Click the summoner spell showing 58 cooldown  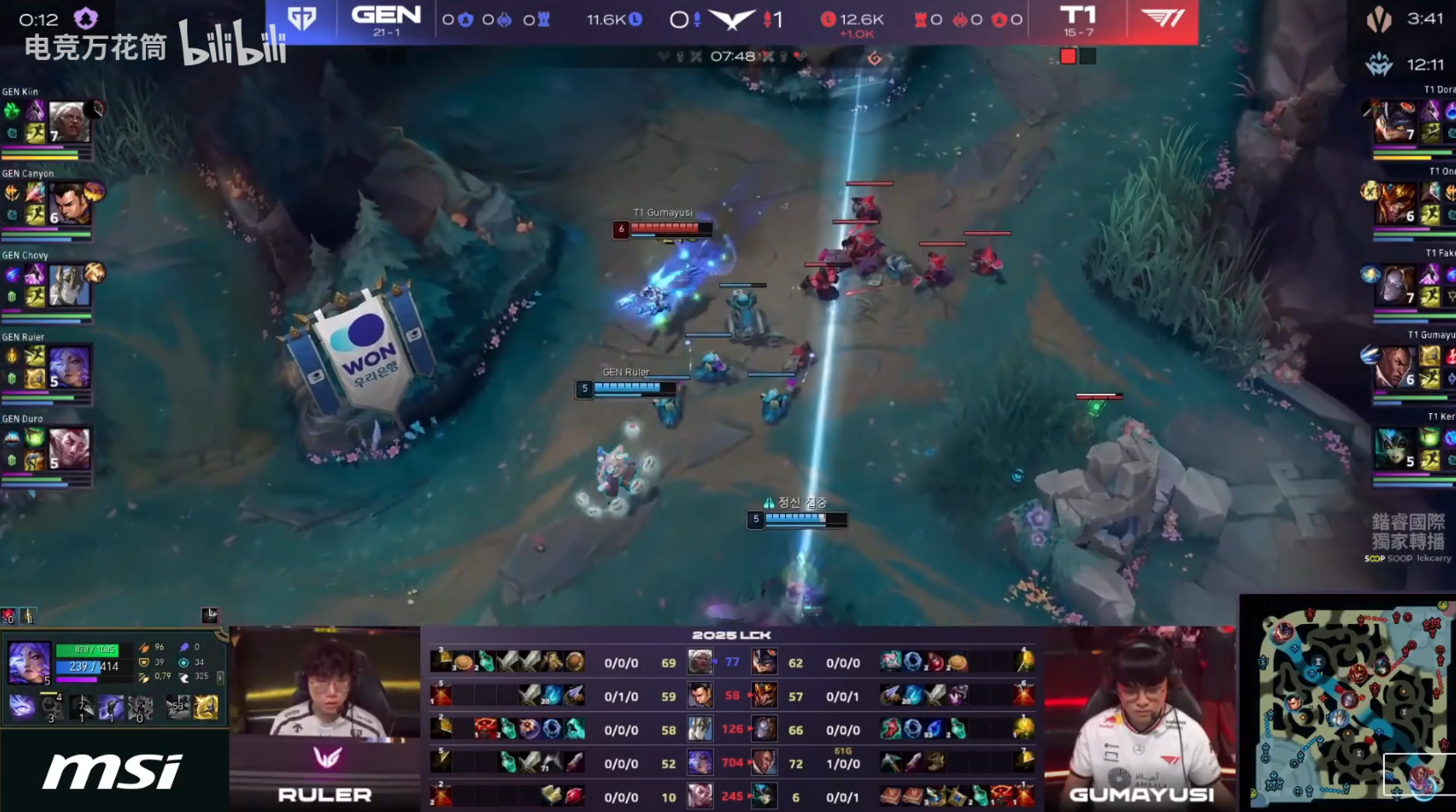pyautogui.click(x=178, y=707)
